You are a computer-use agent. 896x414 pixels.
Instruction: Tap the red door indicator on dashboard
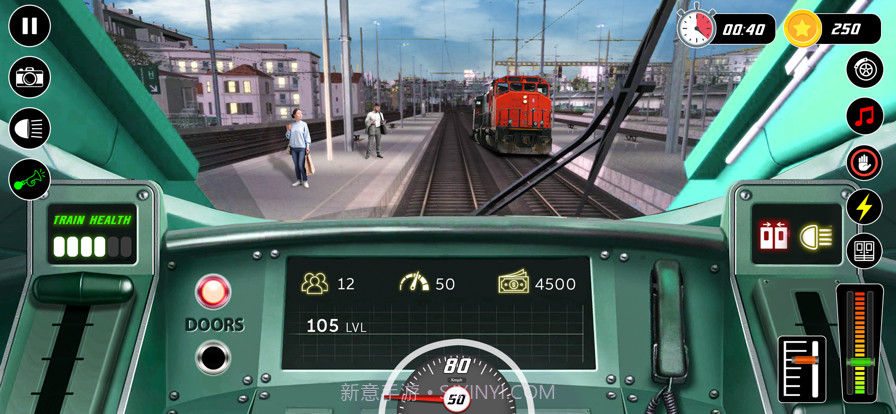click(775, 237)
